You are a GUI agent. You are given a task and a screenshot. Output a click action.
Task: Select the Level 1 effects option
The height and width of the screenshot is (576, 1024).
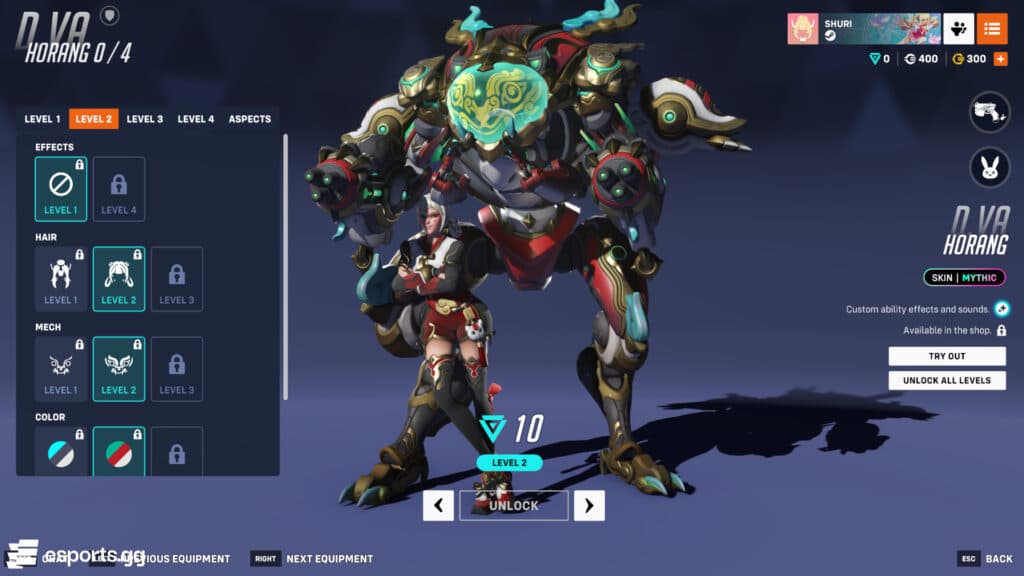point(61,189)
